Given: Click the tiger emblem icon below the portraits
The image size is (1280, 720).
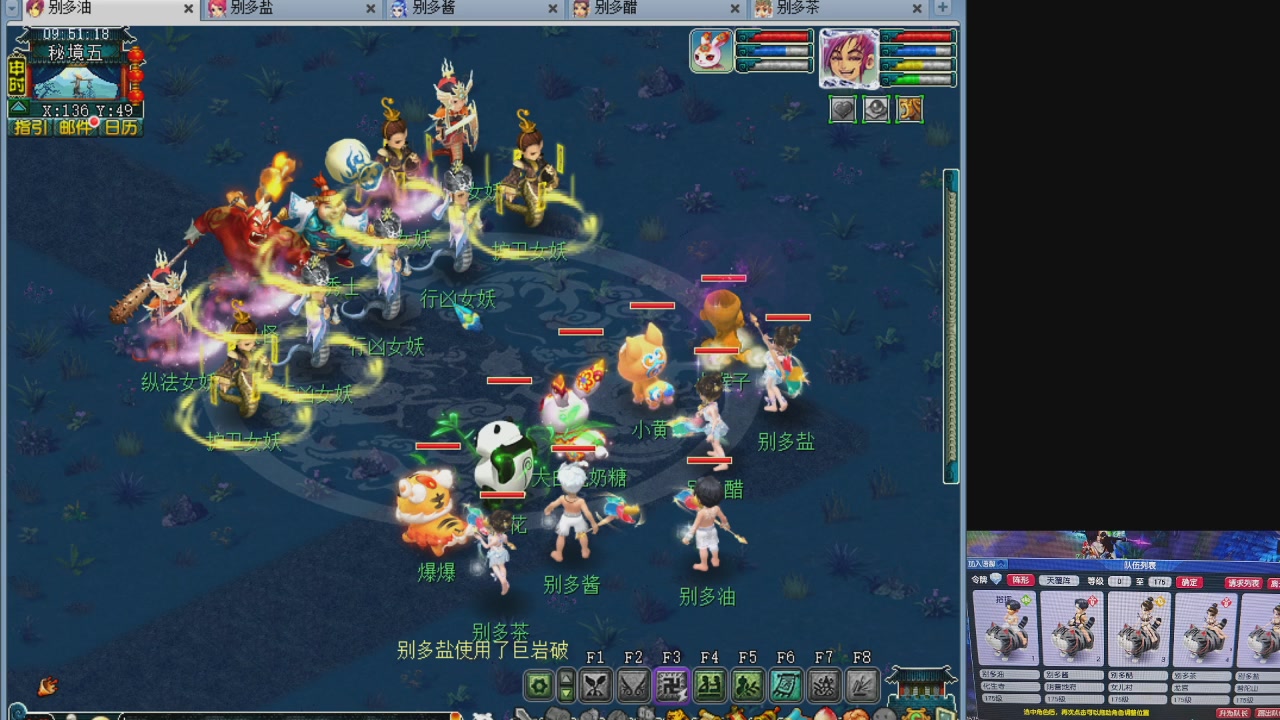Looking at the screenshot, I should tap(910, 109).
